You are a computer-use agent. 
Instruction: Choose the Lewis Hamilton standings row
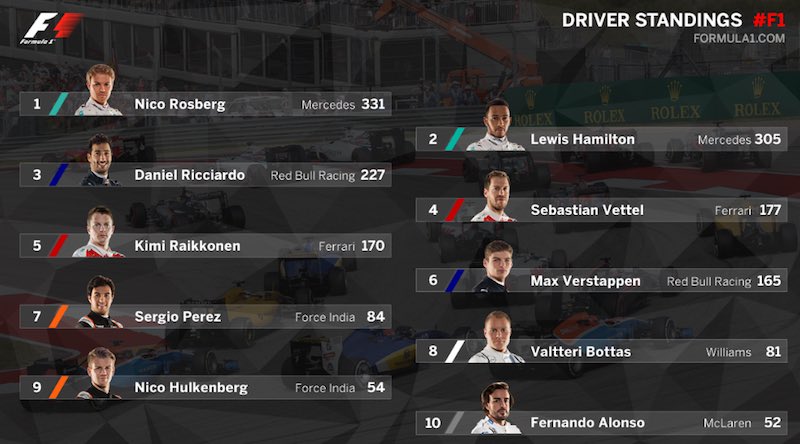[601, 140]
